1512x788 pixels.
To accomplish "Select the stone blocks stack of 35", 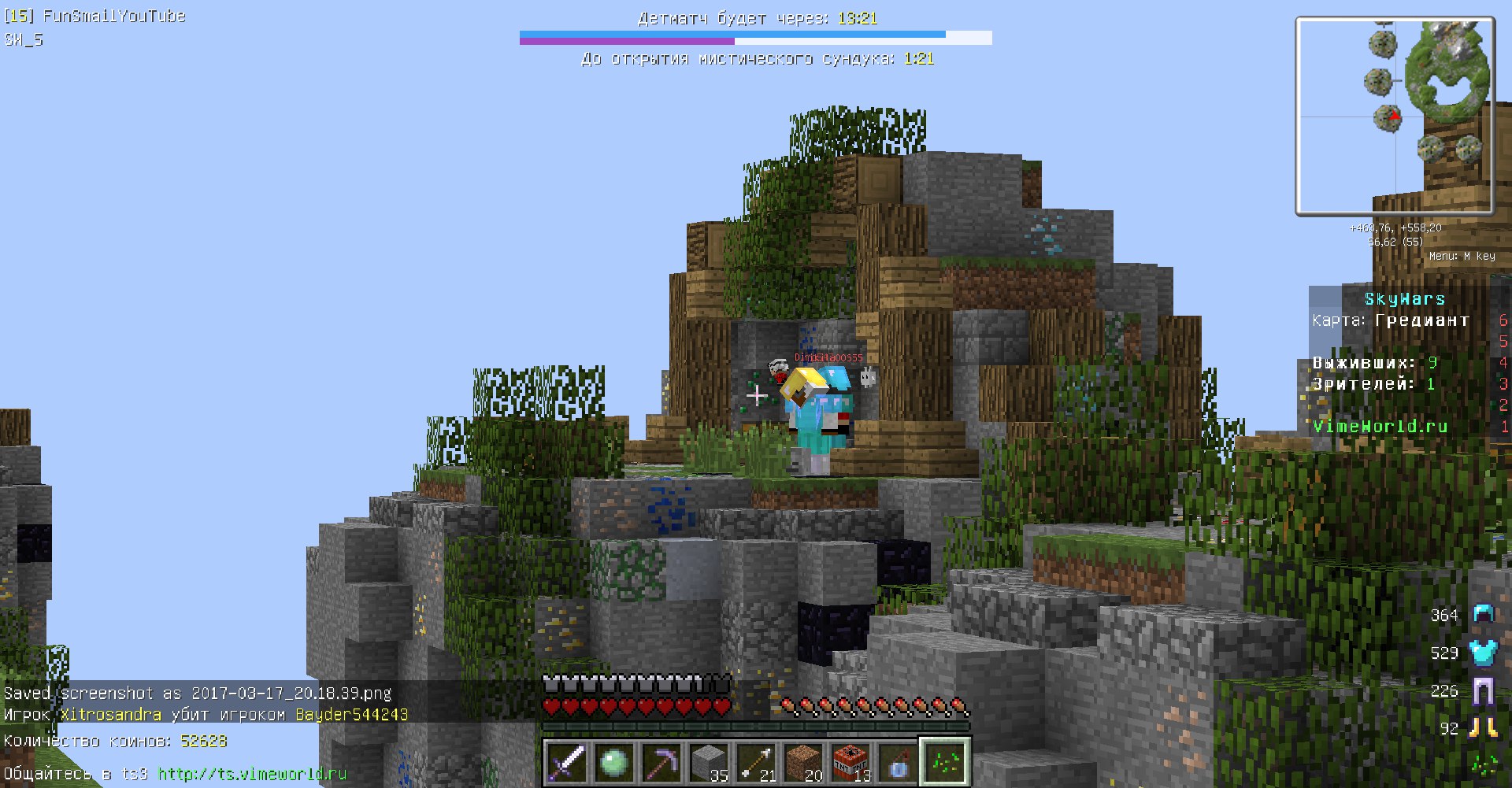I will [x=708, y=762].
